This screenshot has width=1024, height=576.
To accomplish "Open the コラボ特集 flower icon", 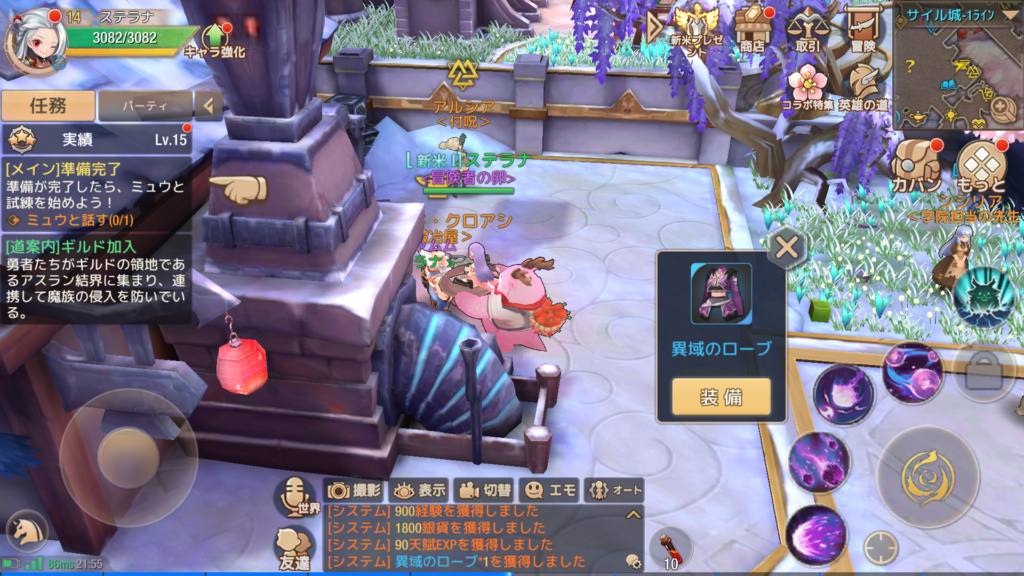I will [805, 86].
